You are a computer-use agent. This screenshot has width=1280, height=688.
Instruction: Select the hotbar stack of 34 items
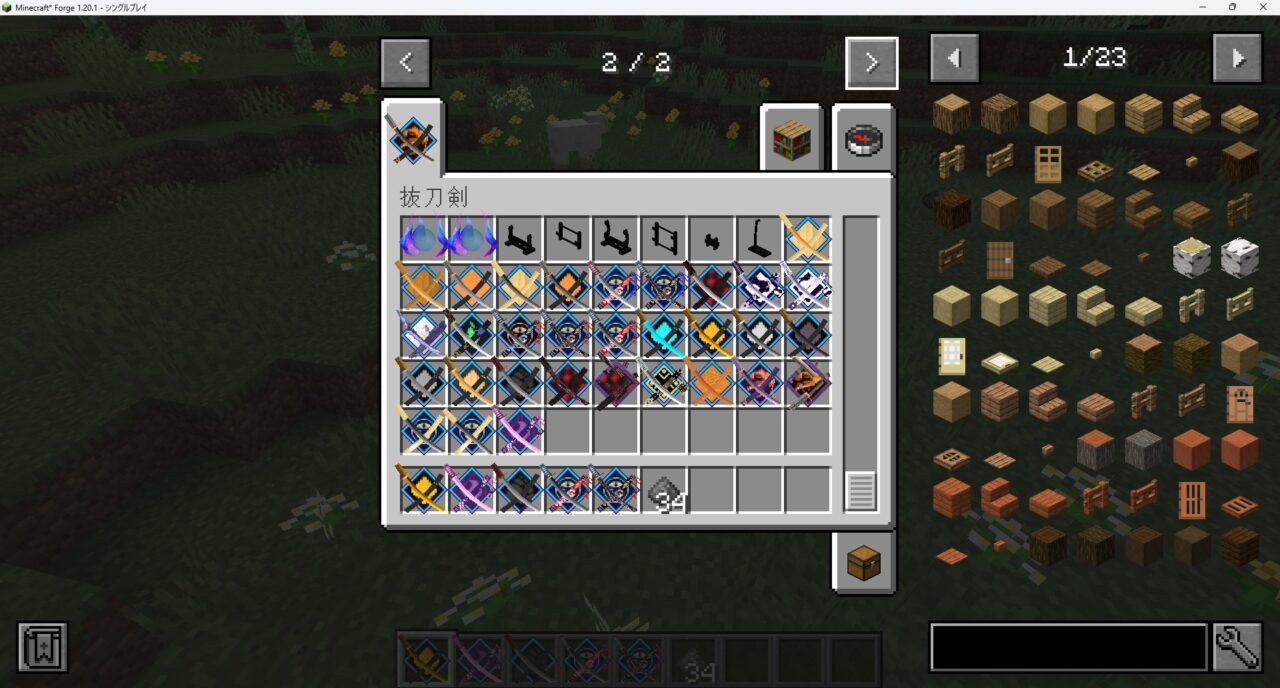coord(664,491)
